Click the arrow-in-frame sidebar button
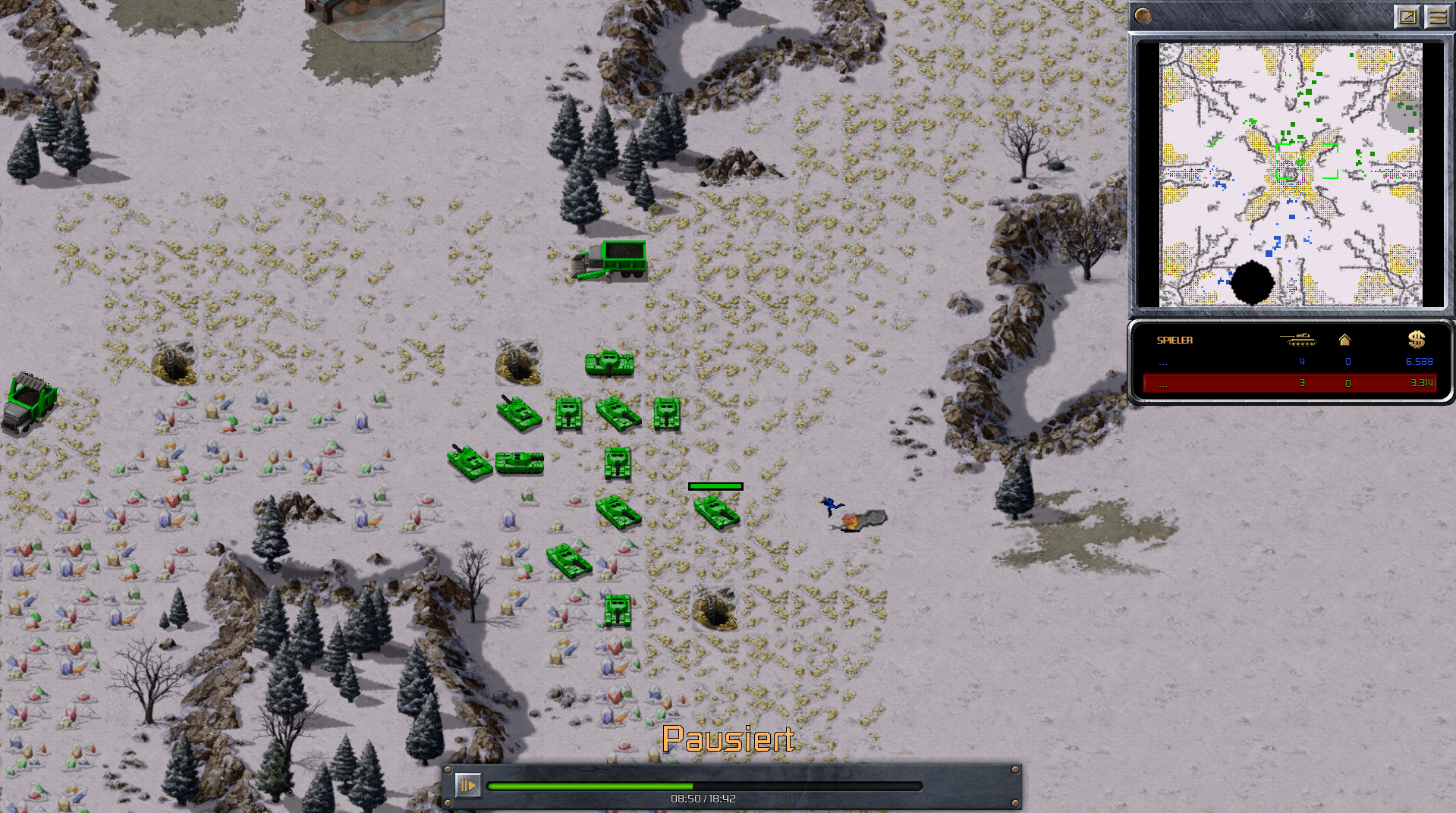 point(1407,16)
